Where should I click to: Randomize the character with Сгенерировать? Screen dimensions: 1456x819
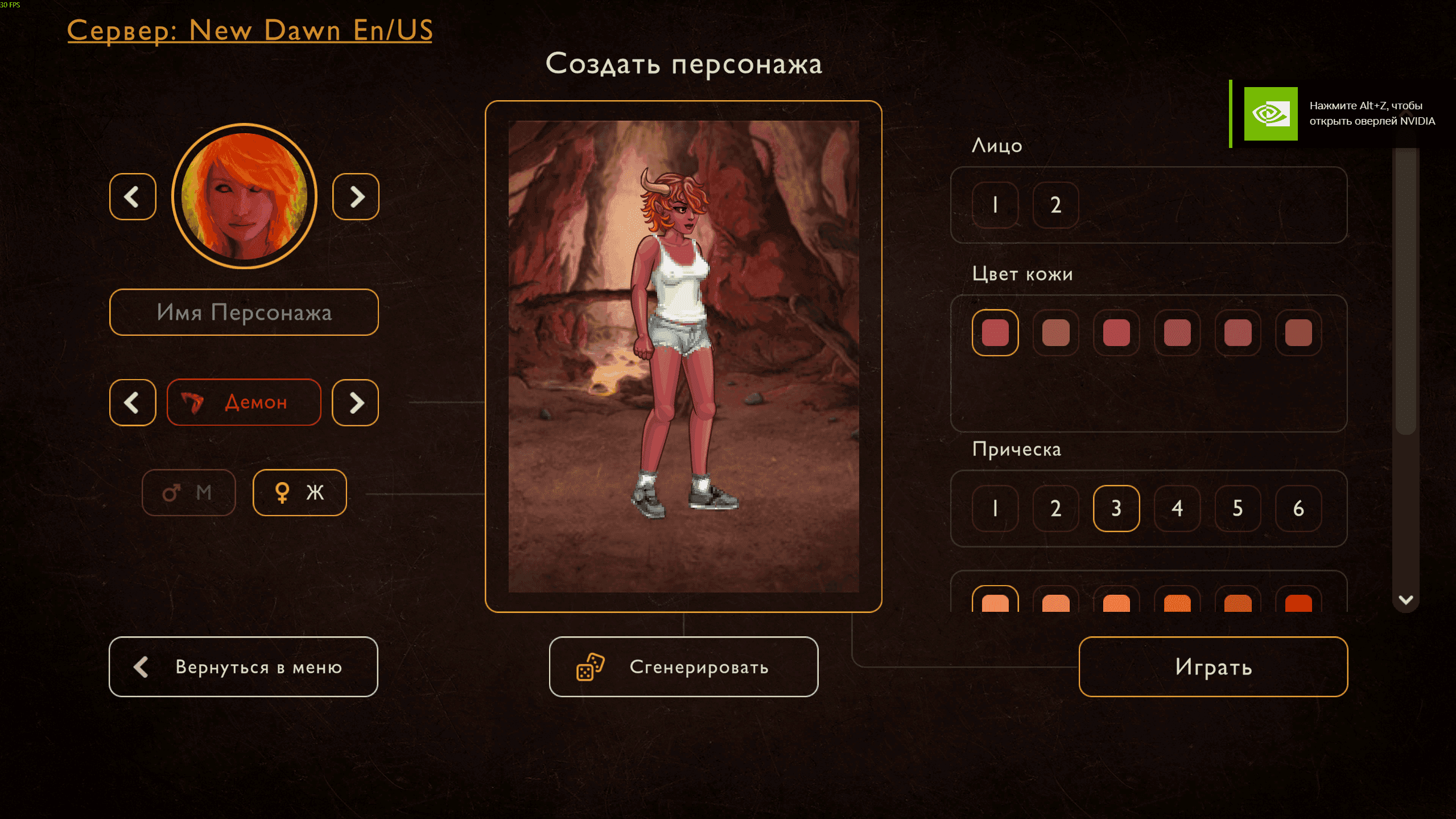[x=684, y=667]
